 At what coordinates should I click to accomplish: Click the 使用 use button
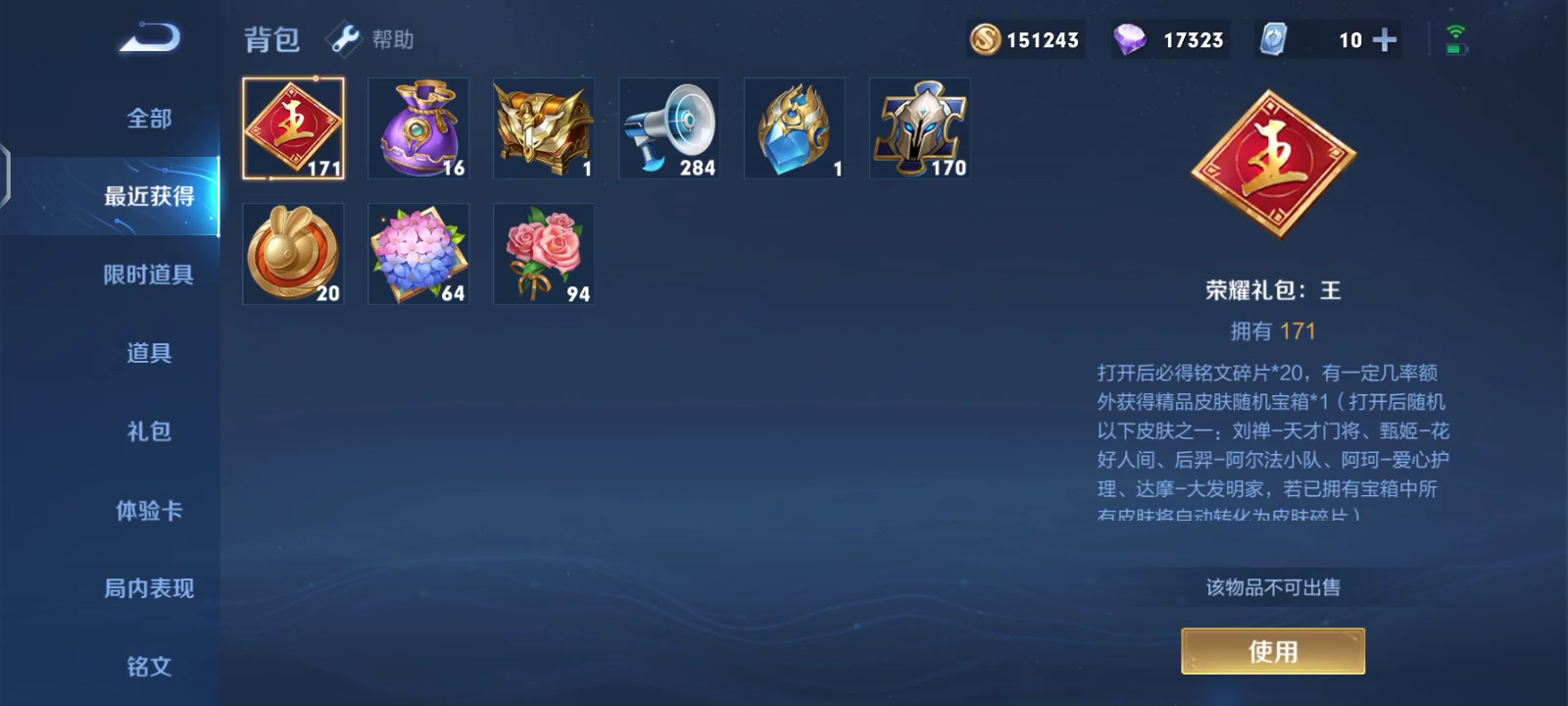pyautogui.click(x=1273, y=651)
